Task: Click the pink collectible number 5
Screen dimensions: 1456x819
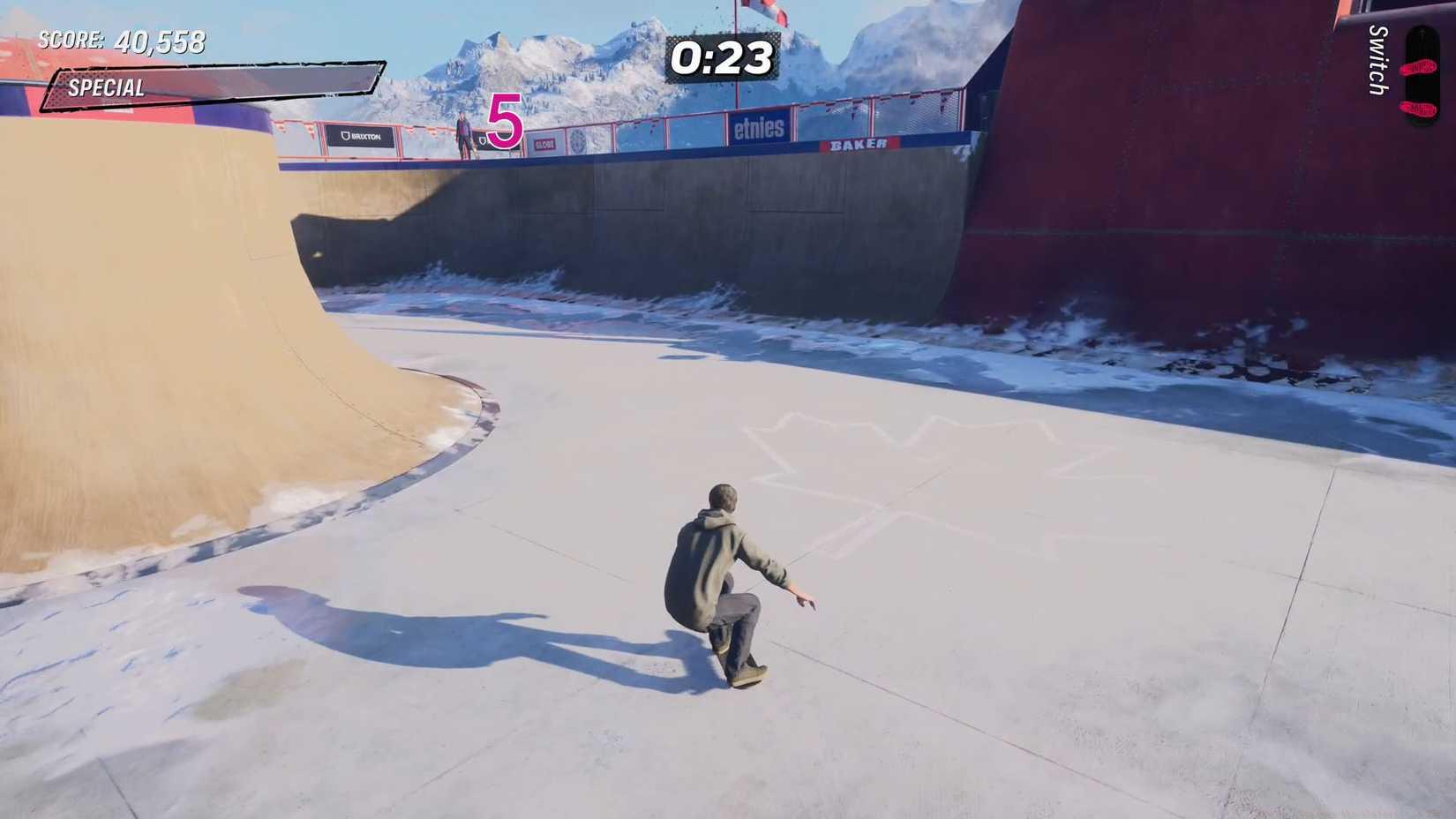Action: tap(504, 124)
